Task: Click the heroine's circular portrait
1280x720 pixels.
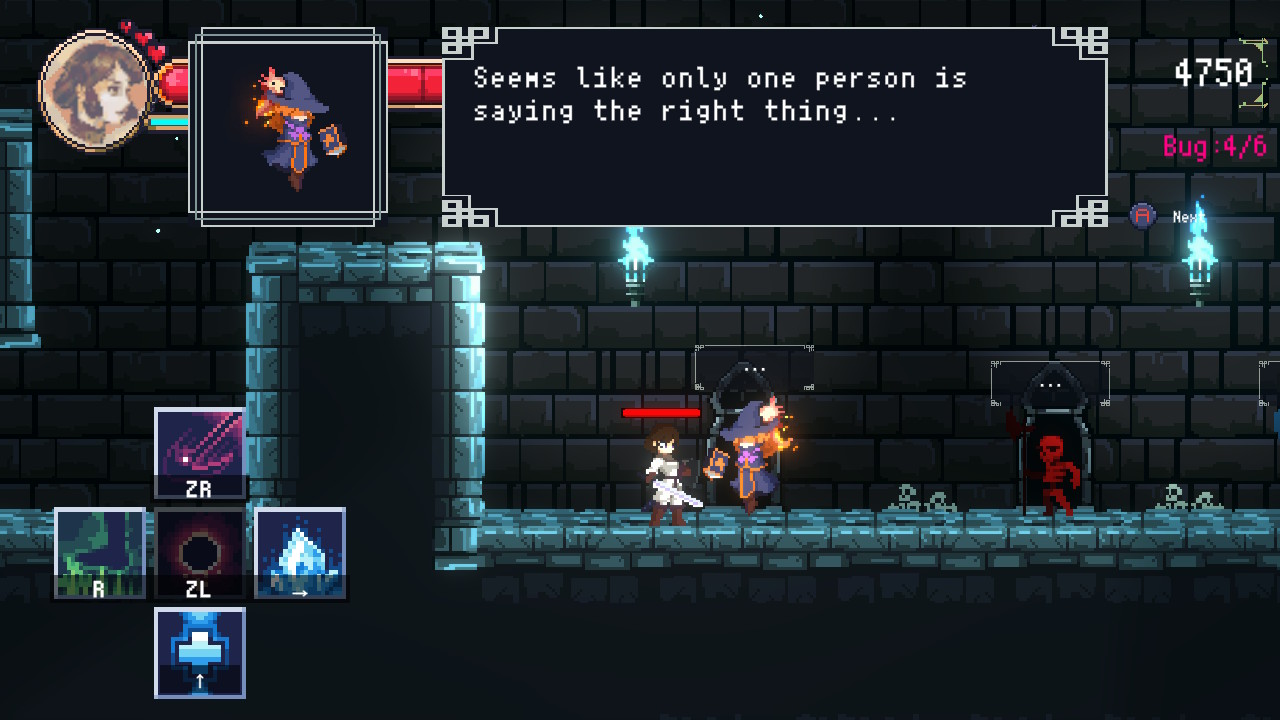Action: click(x=94, y=90)
